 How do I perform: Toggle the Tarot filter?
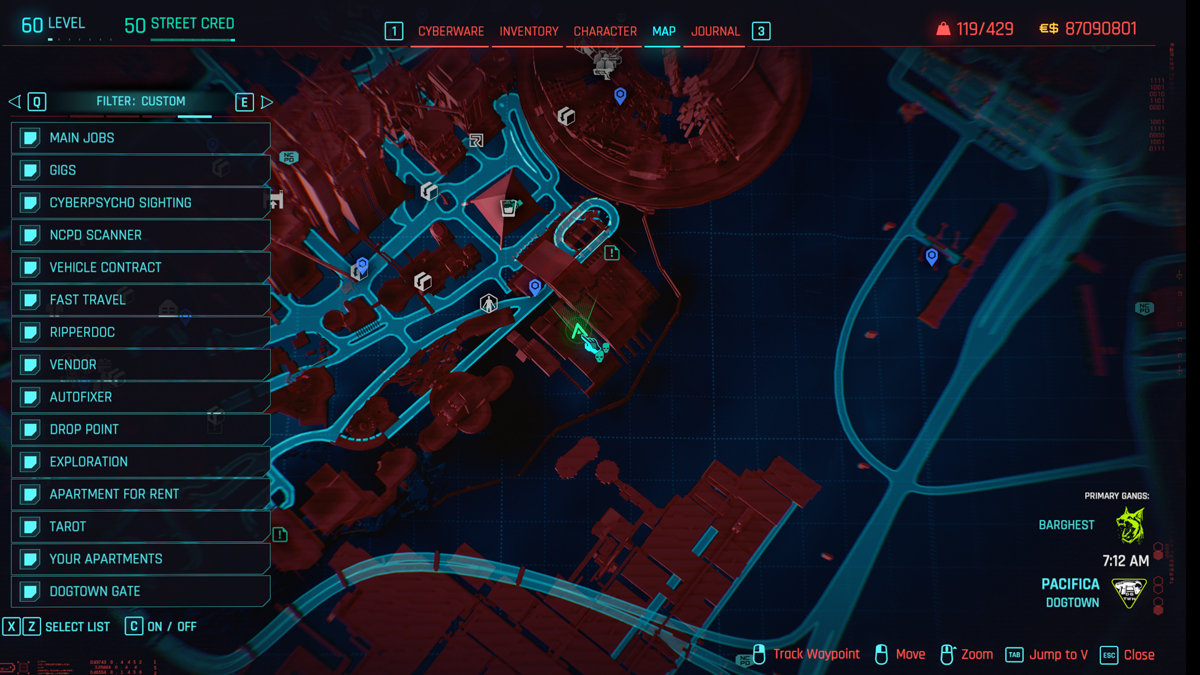(141, 526)
